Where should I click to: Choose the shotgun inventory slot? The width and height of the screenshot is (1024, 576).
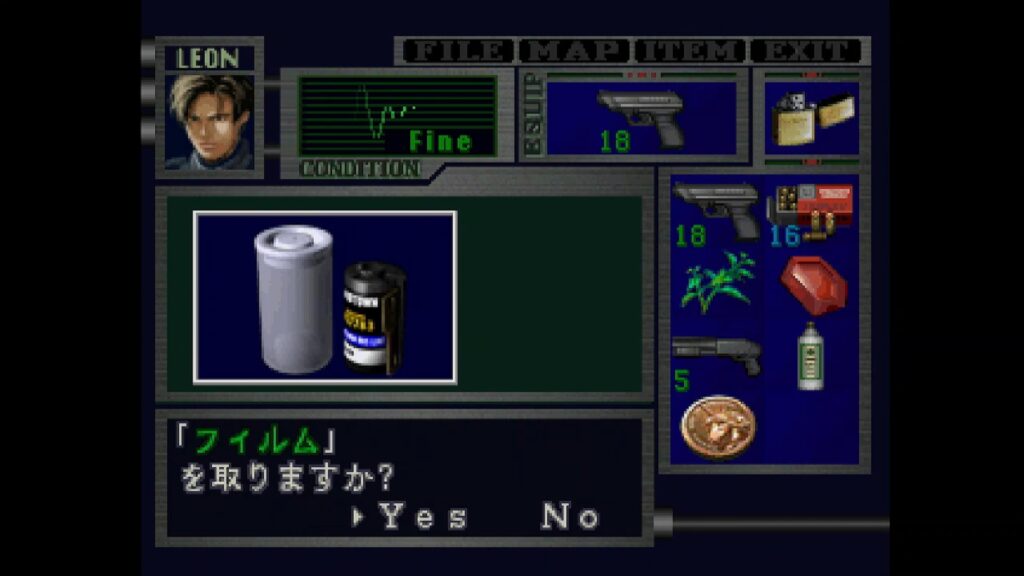coord(716,357)
